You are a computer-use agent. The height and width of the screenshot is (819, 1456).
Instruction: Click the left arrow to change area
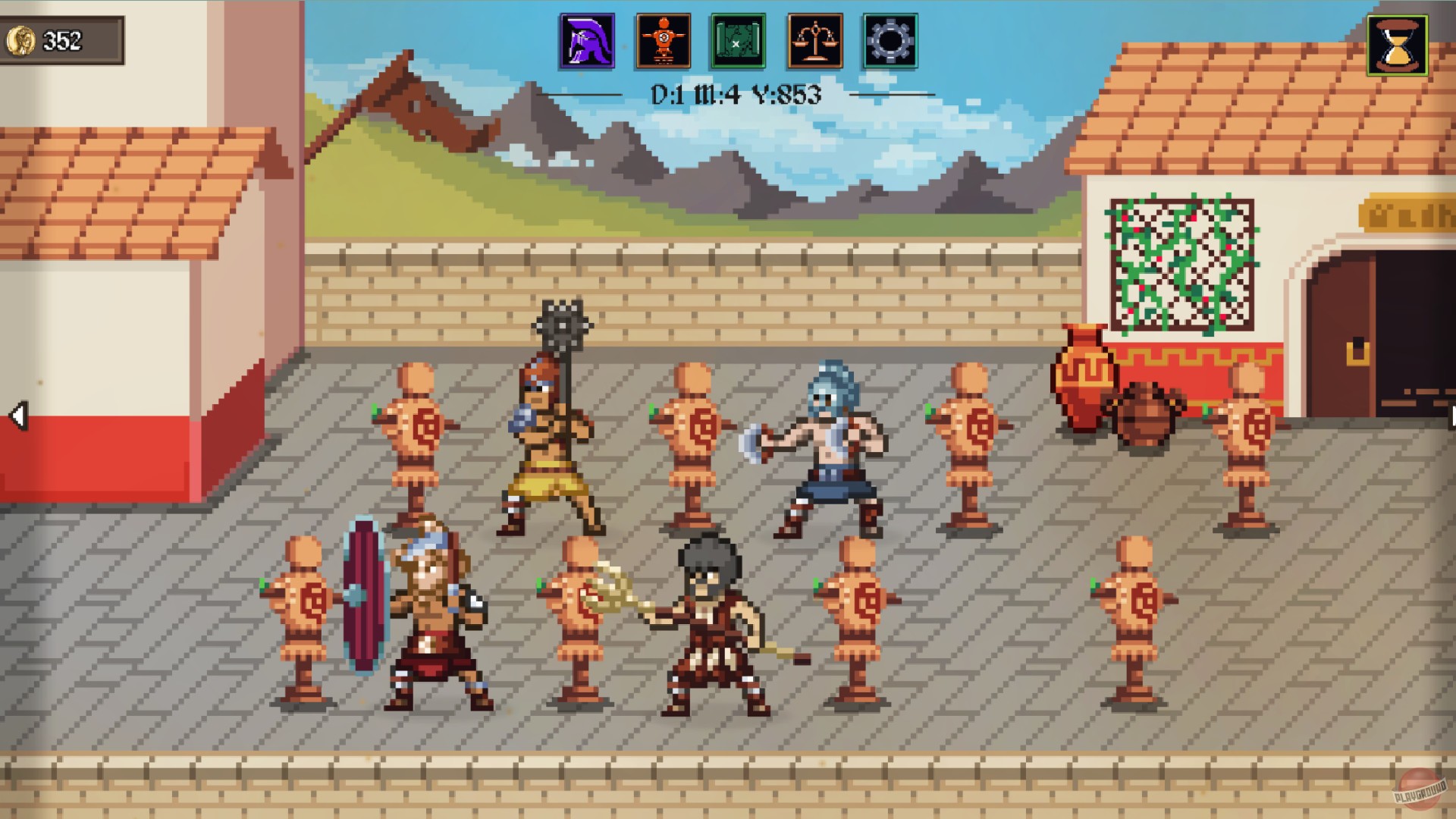(x=19, y=415)
